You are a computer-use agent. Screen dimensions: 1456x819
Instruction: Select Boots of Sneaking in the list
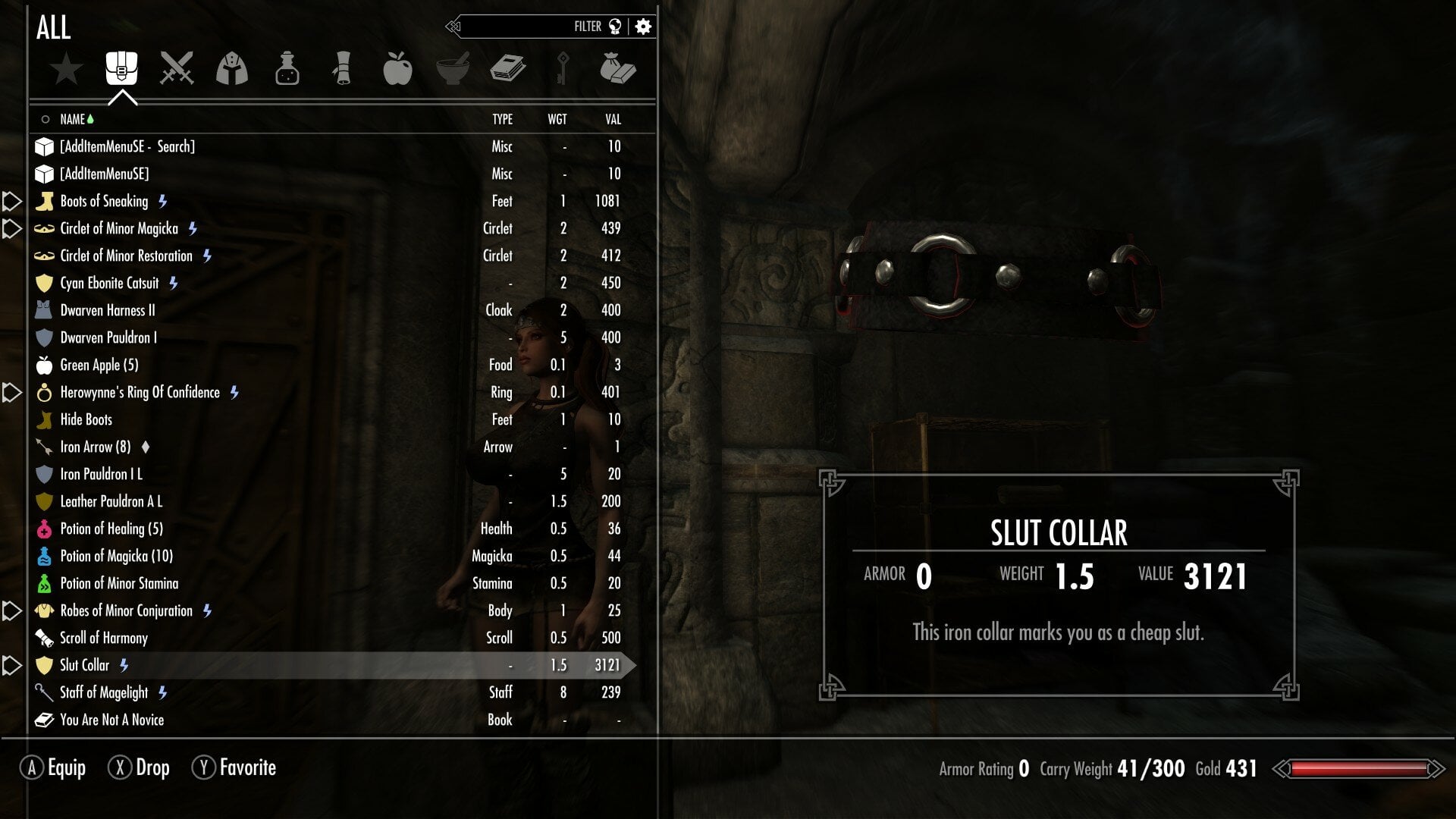(104, 201)
